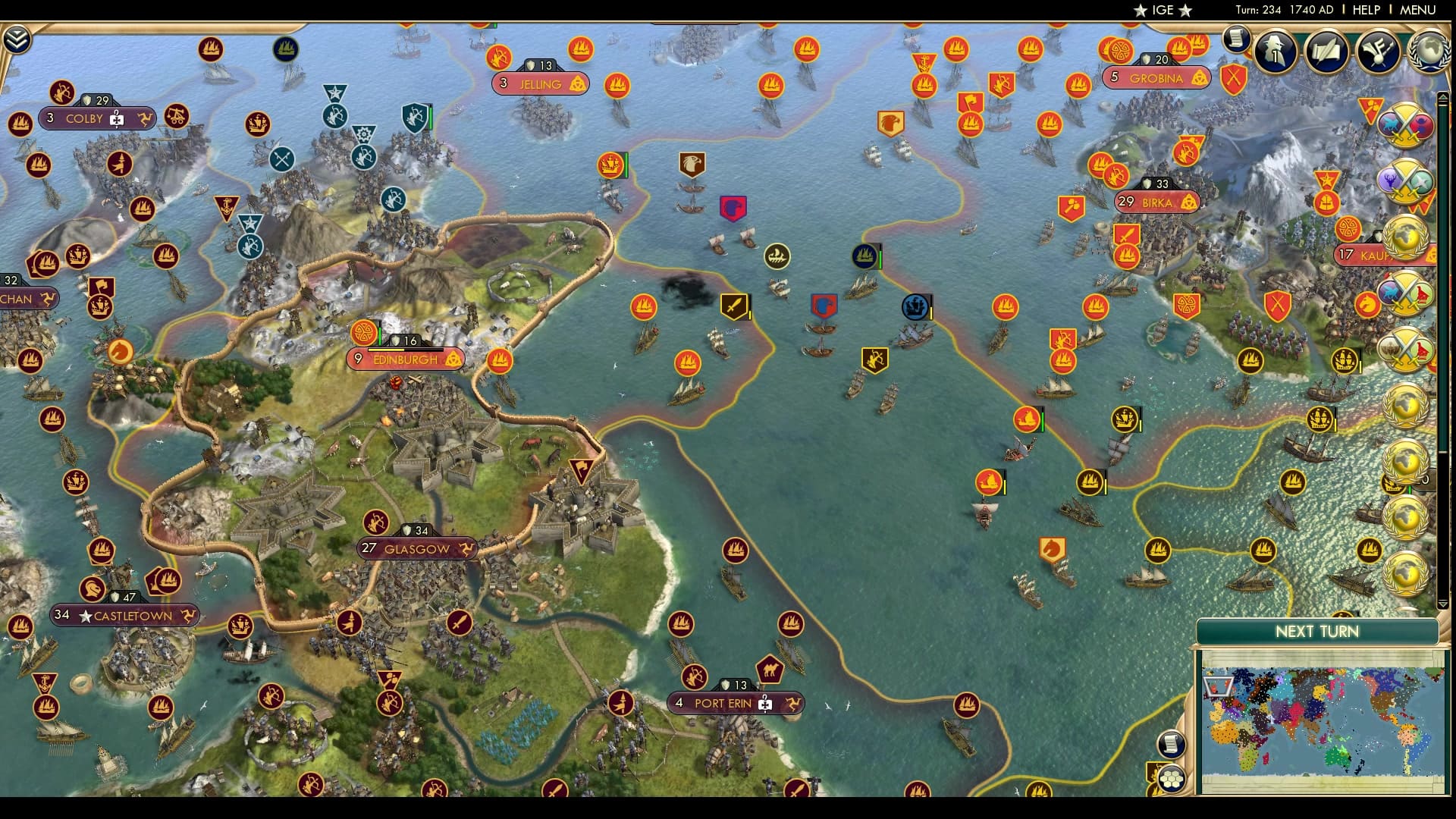Open the Social Policies screen icon

(x=1379, y=52)
